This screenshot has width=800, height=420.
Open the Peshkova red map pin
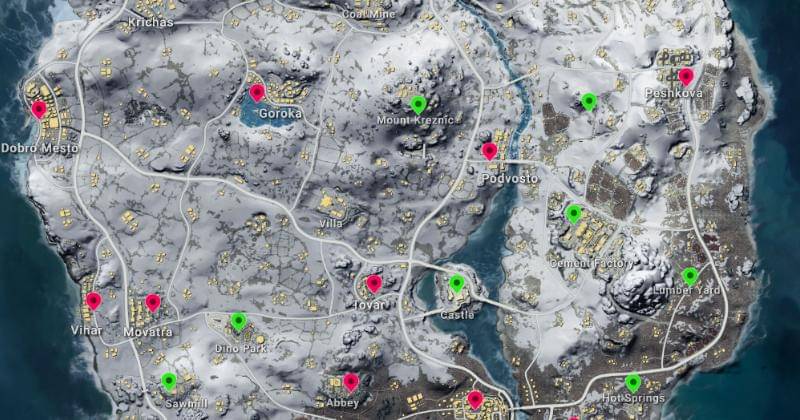686,76
